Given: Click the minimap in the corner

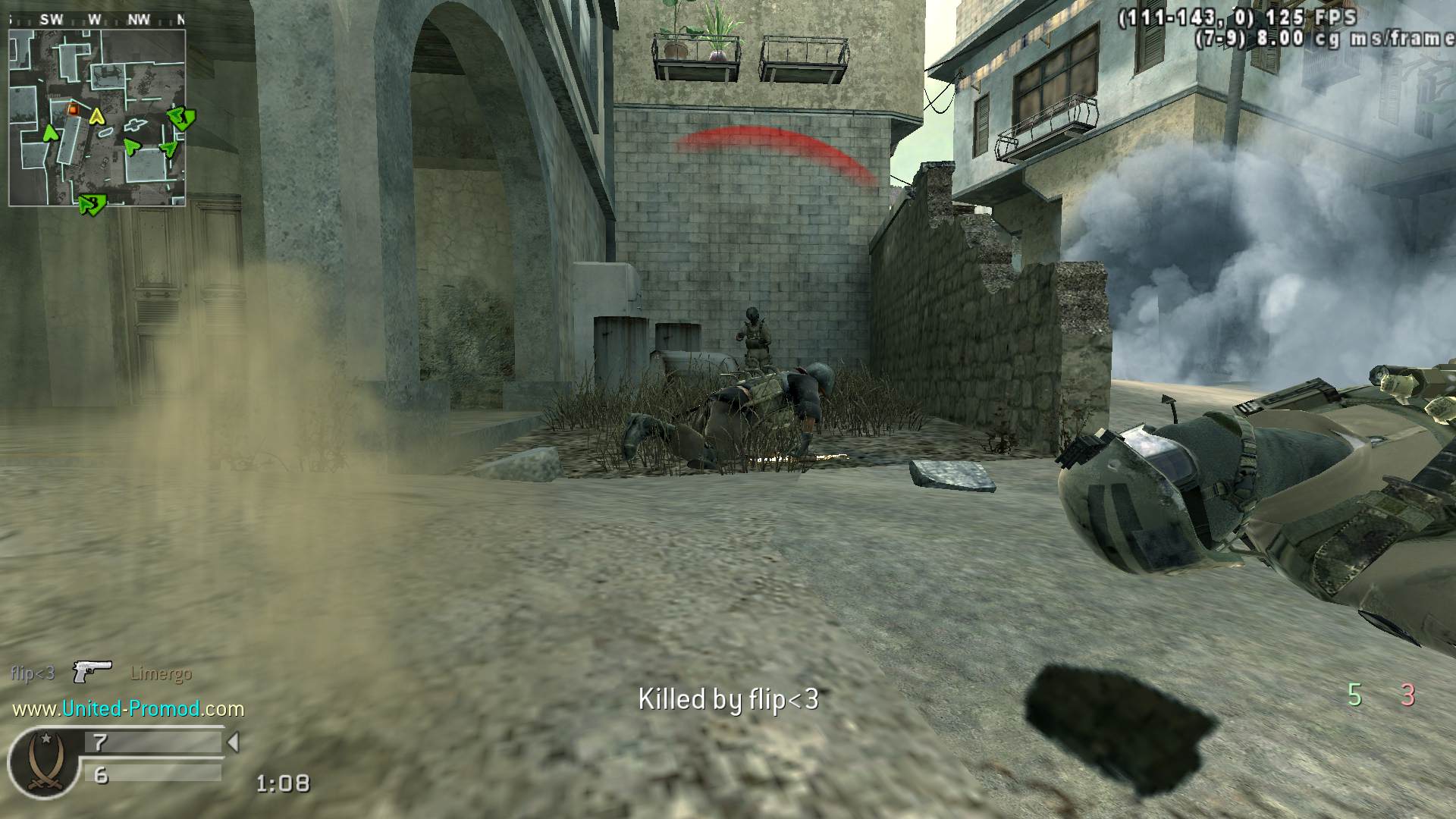Looking at the screenshot, I should click(x=97, y=118).
